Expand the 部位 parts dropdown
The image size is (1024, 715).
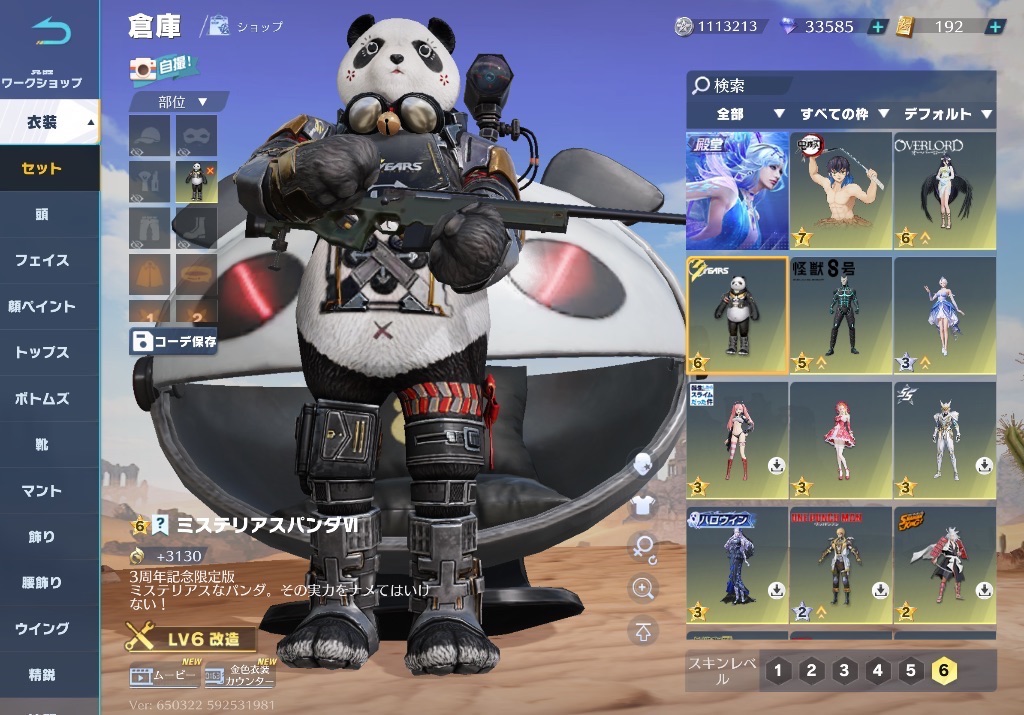[x=182, y=102]
